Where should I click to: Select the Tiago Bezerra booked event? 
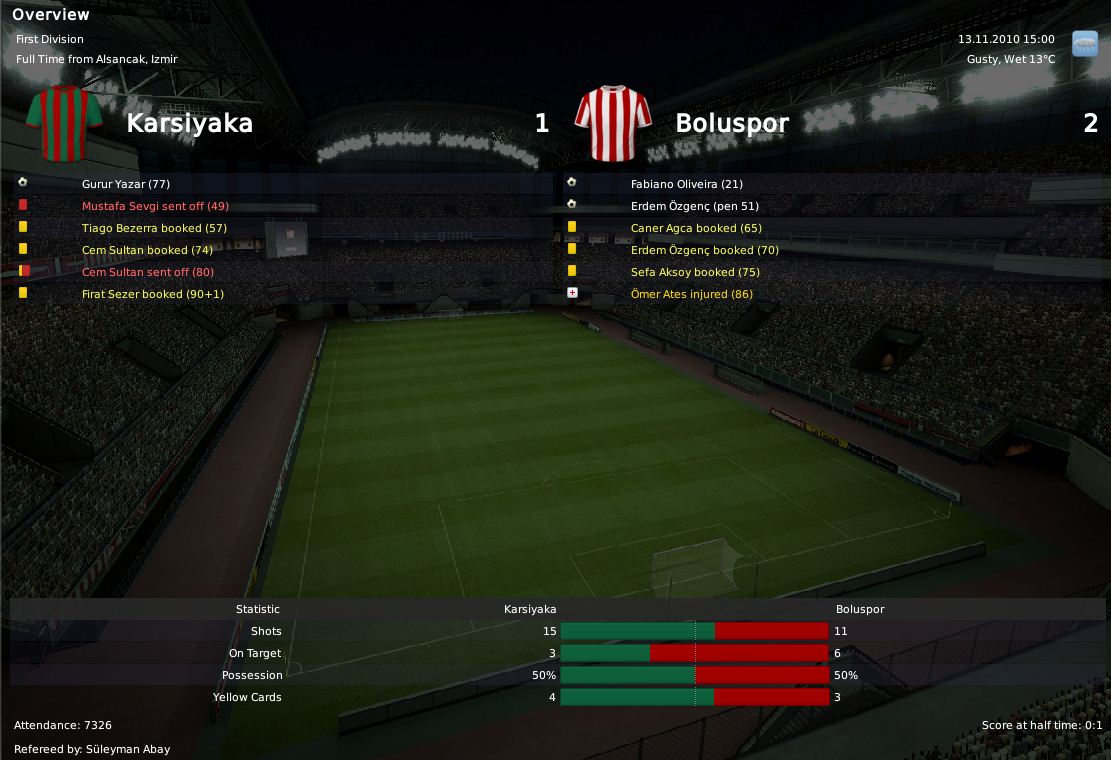154,228
